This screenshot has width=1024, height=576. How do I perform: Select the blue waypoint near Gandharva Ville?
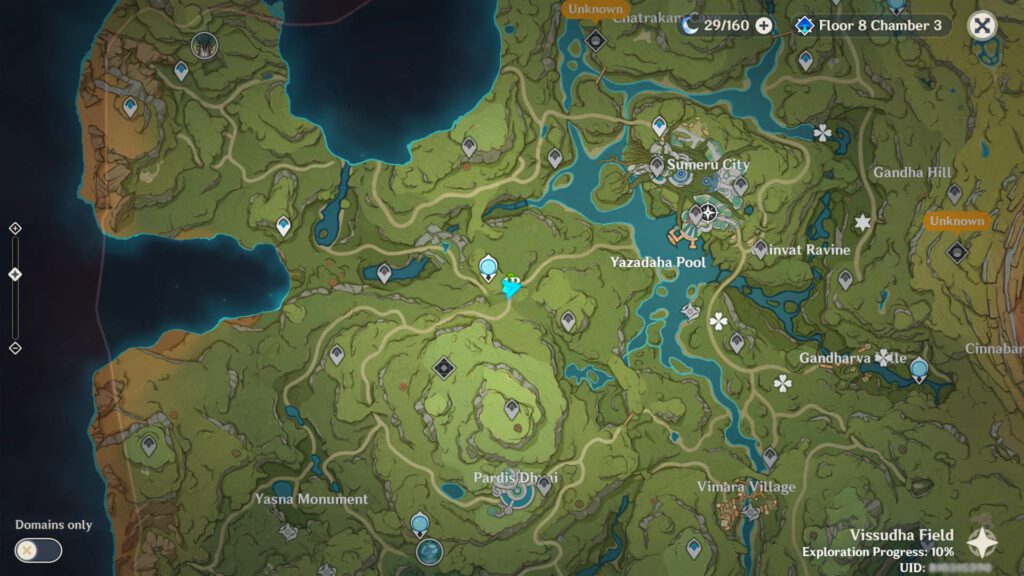(x=919, y=370)
